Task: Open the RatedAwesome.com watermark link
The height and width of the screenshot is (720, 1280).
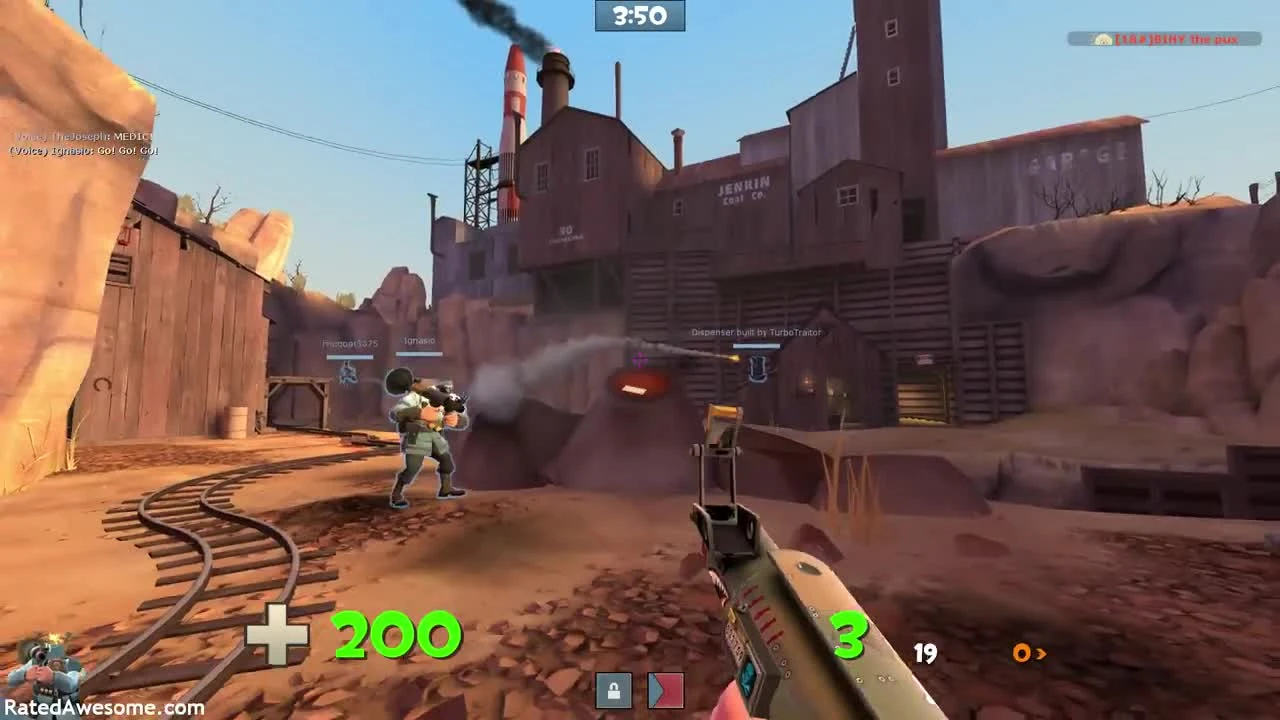Action: [95, 708]
